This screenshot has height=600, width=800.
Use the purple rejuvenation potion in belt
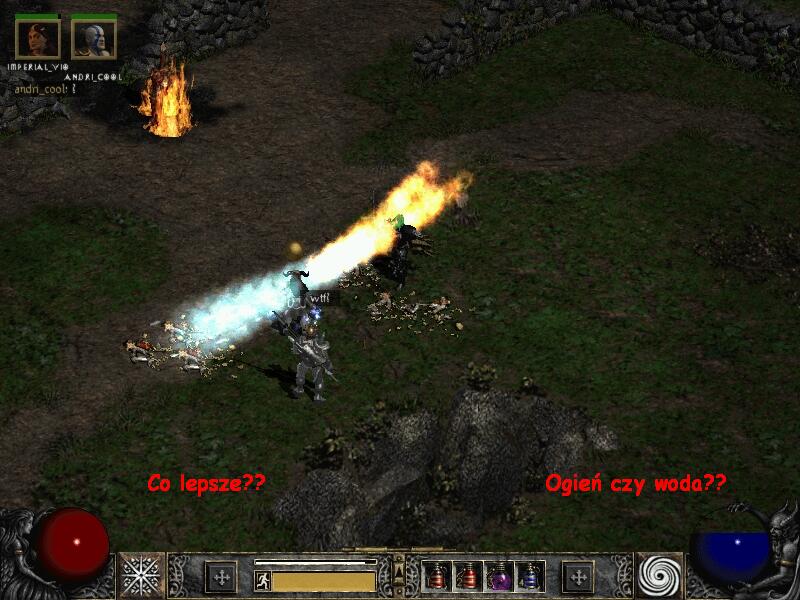499,576
